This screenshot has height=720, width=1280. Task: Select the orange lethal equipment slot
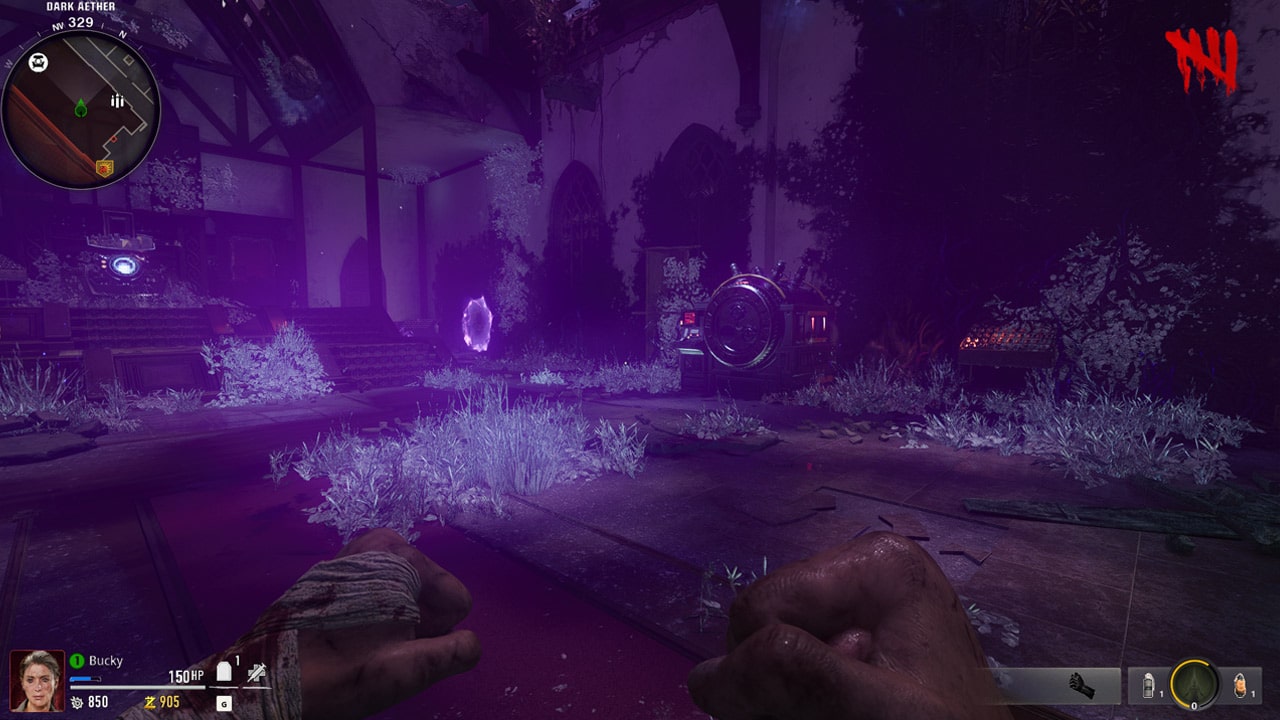(x=1241, y=686)
